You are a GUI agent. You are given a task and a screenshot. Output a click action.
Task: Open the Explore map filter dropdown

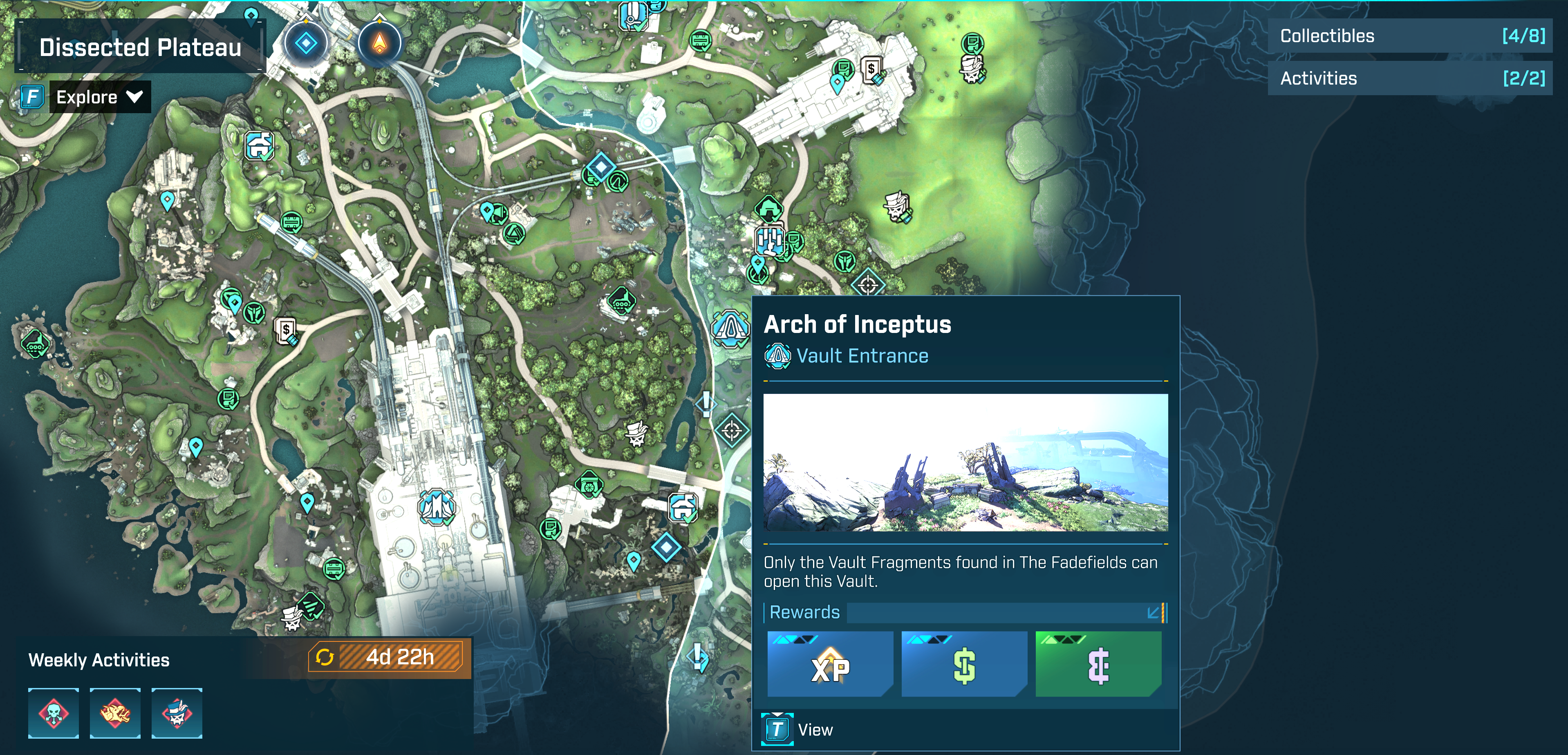pyautogui.click(x=99, y=97)
